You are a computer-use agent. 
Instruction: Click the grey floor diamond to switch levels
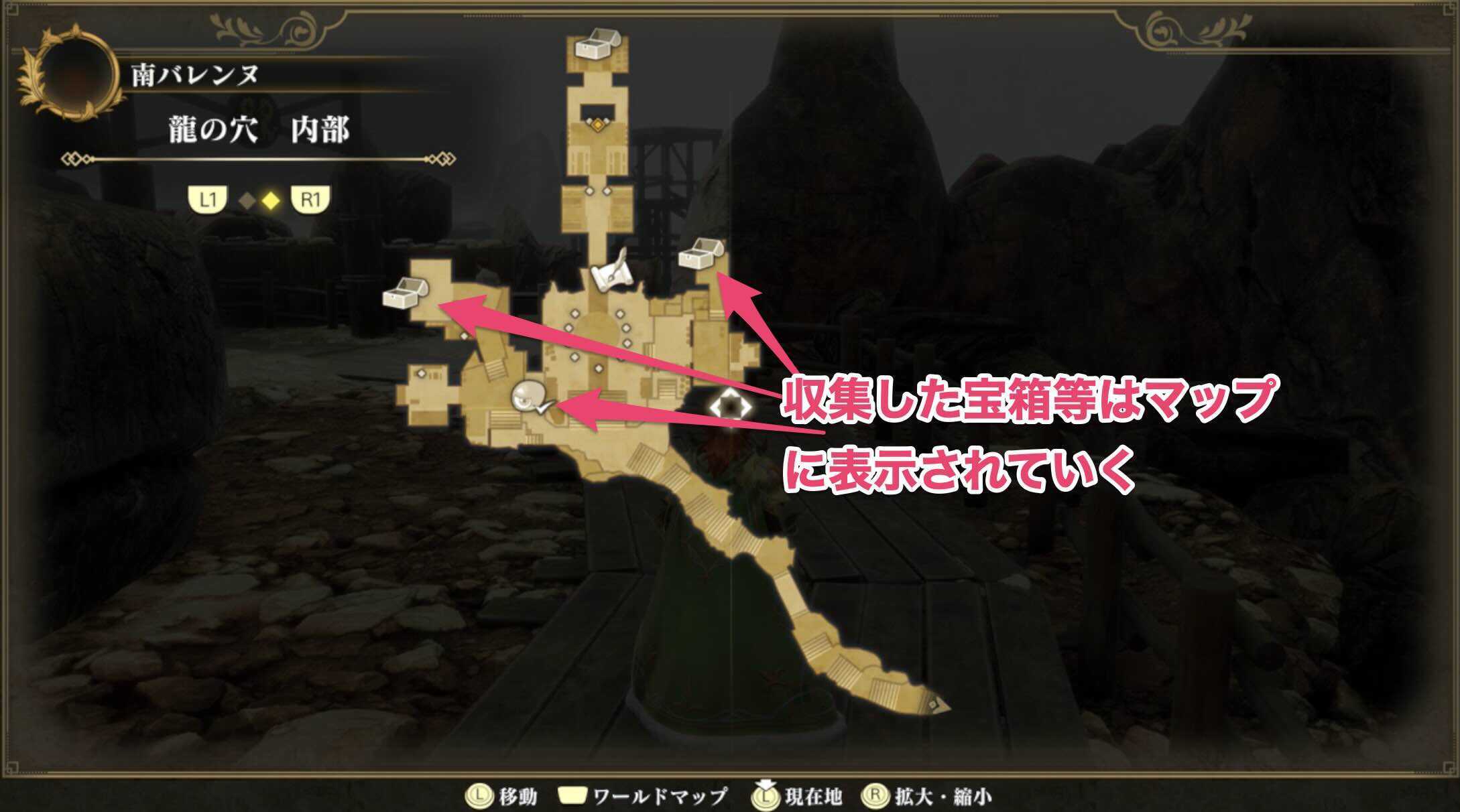click(248, 199)
